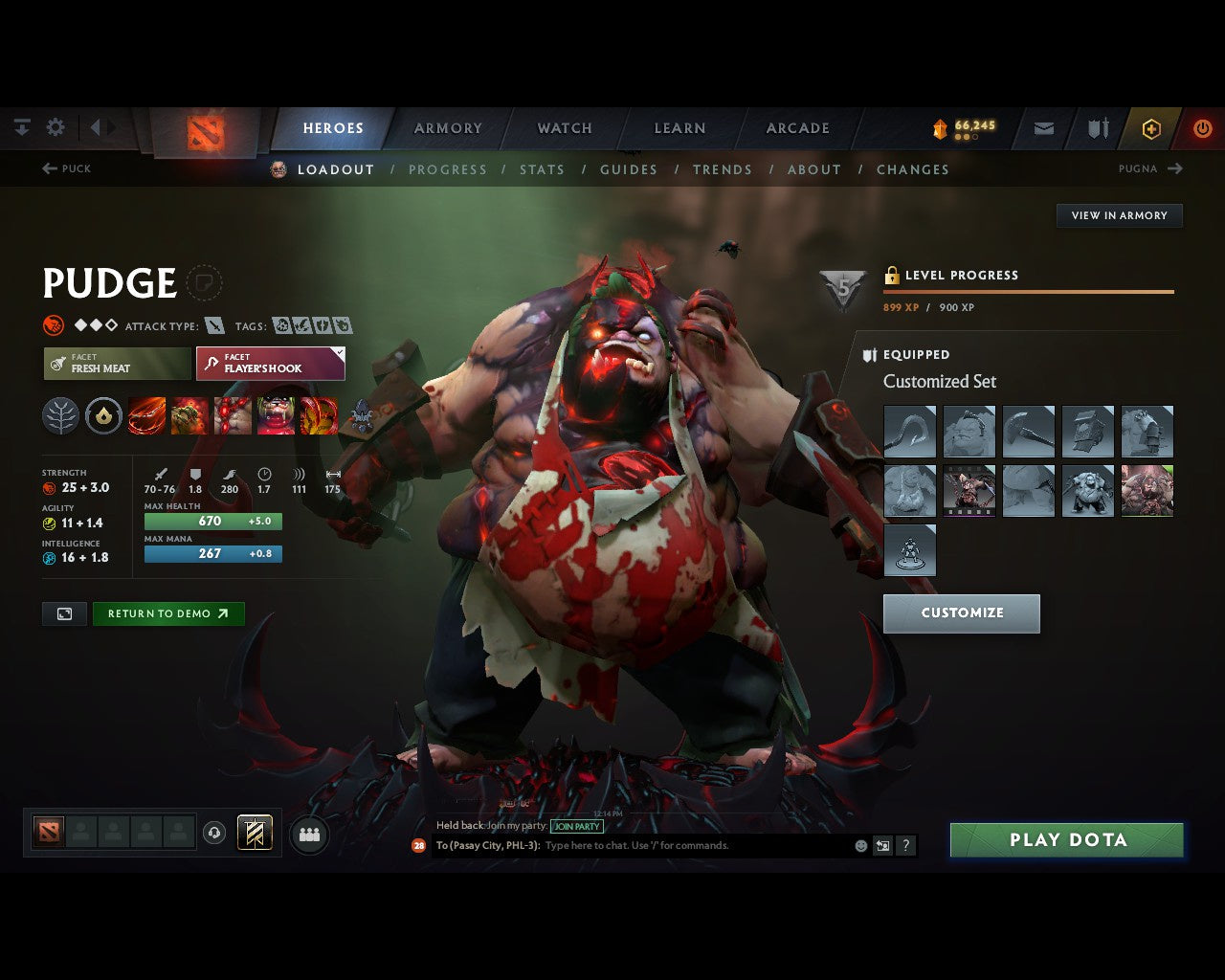Select the Fresh Meat facet

coord(115,364)
